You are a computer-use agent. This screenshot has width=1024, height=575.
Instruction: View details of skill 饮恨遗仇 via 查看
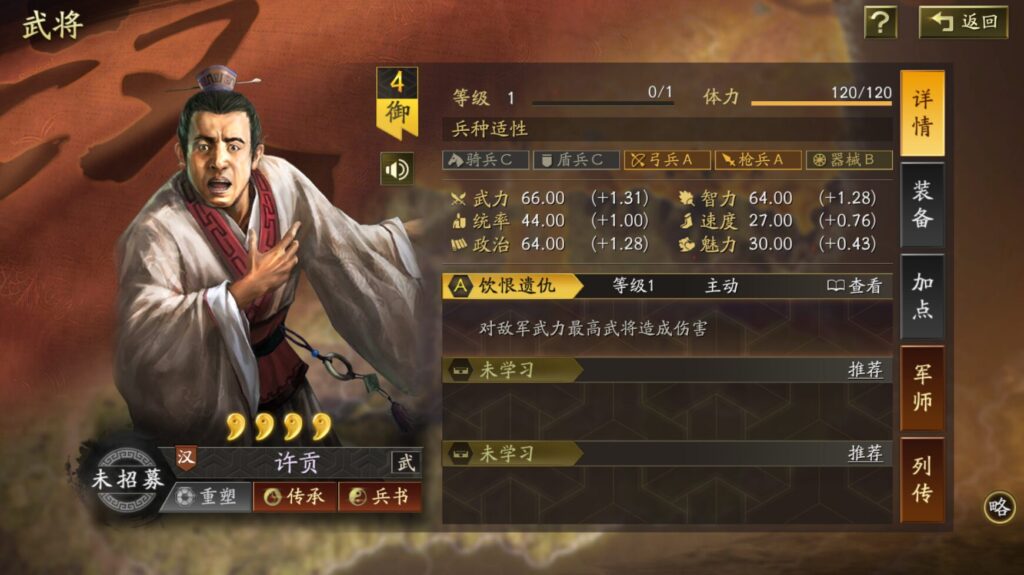(x=855, y=286)
